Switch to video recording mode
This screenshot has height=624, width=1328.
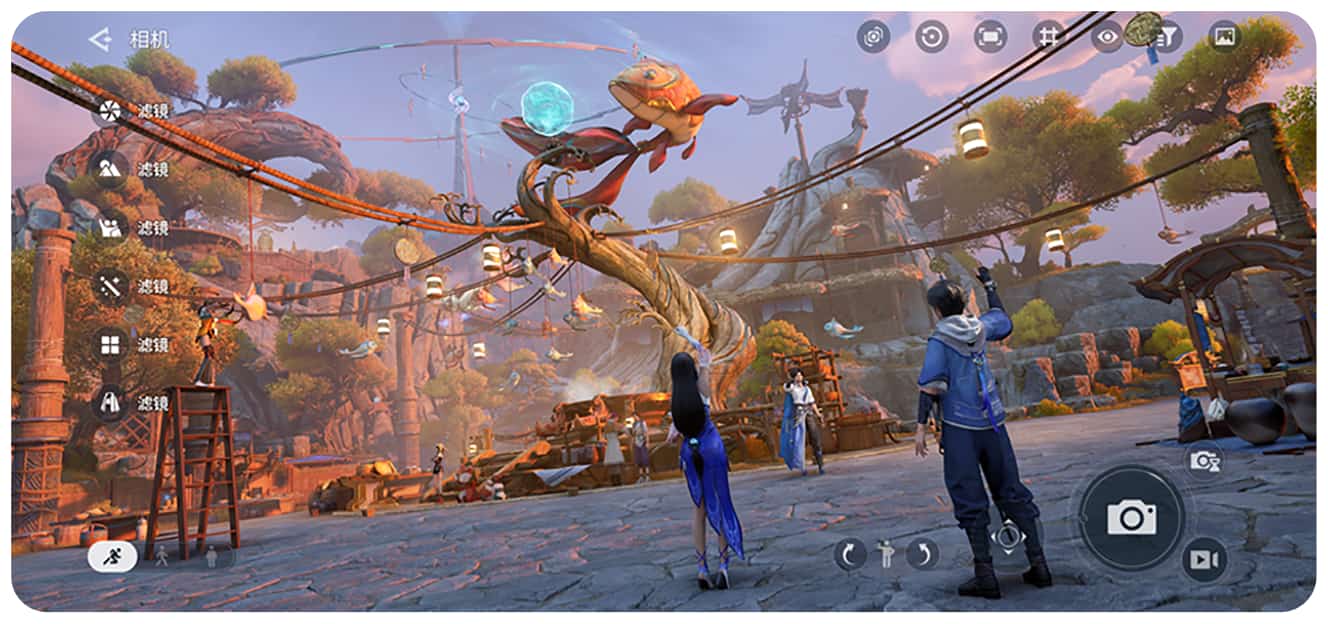click(x=1204, y=560)
